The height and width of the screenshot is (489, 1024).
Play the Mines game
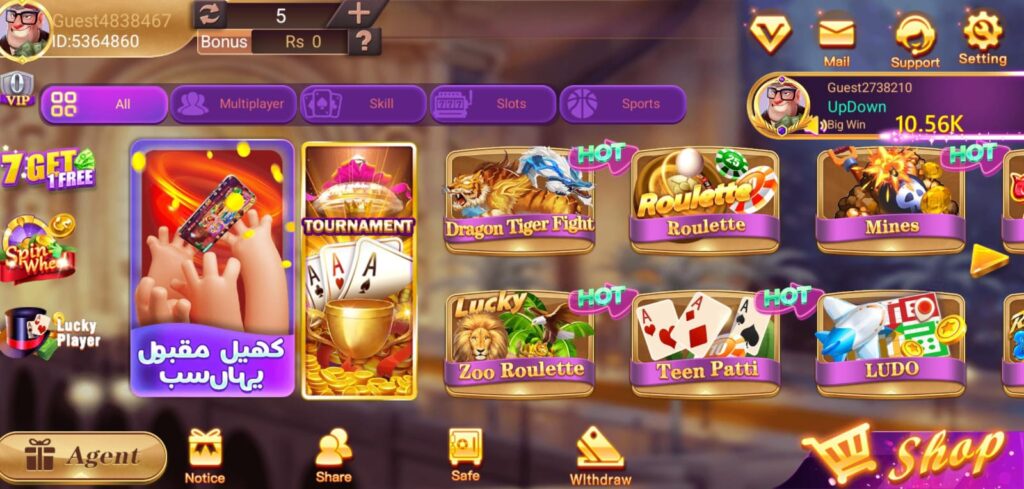pyautogui.click(x=890, y=200)
